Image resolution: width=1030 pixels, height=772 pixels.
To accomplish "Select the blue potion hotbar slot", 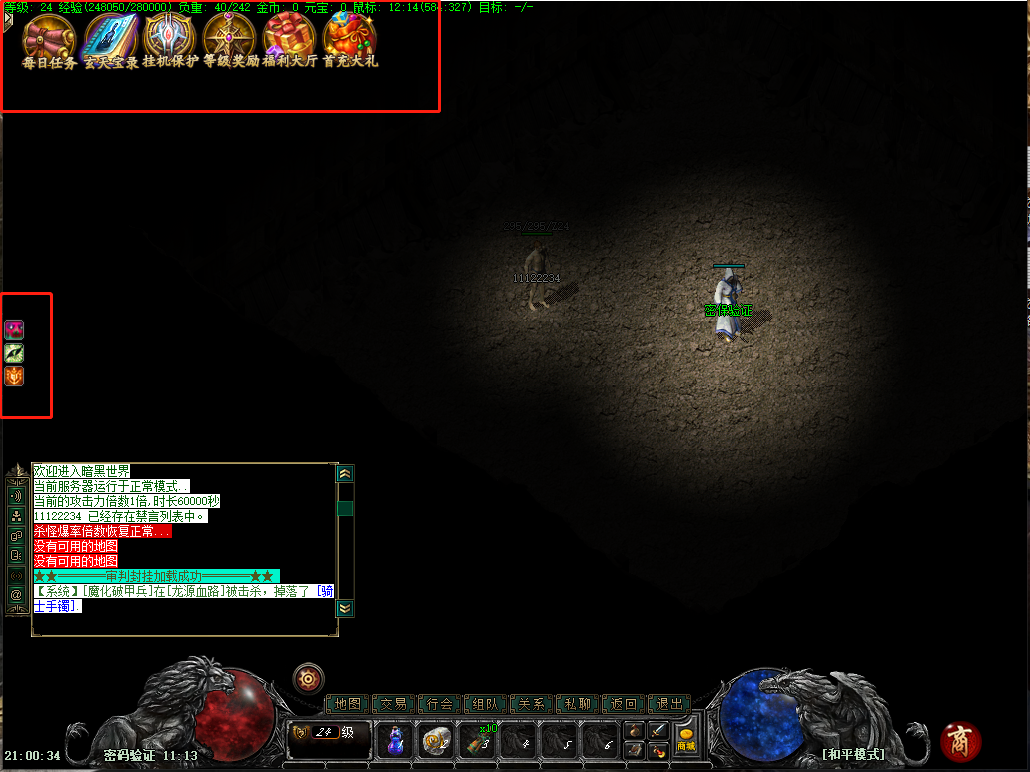I will tap(395, 740).
